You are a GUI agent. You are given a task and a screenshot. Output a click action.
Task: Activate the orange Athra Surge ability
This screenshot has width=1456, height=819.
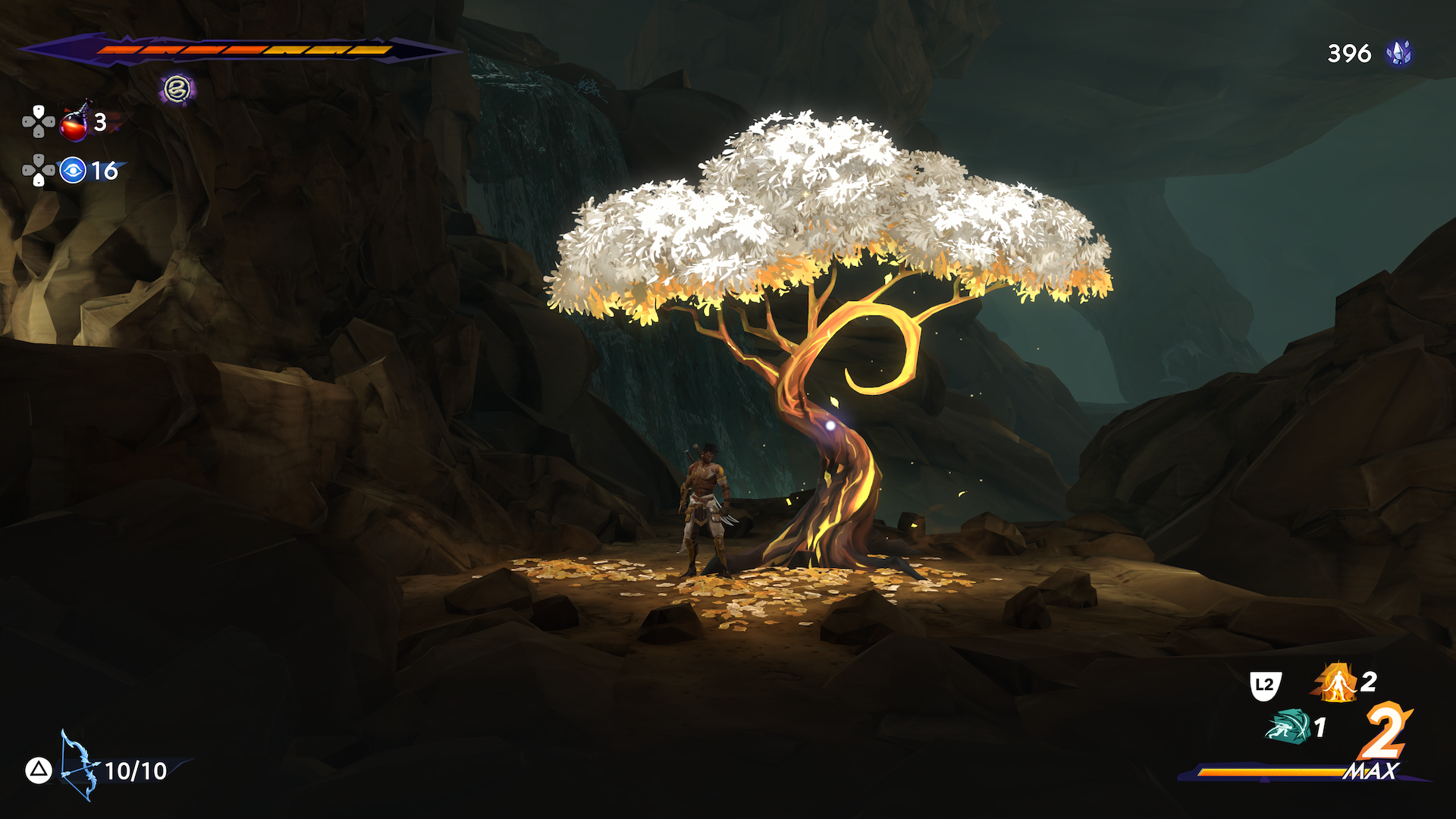coord(1336,682)
